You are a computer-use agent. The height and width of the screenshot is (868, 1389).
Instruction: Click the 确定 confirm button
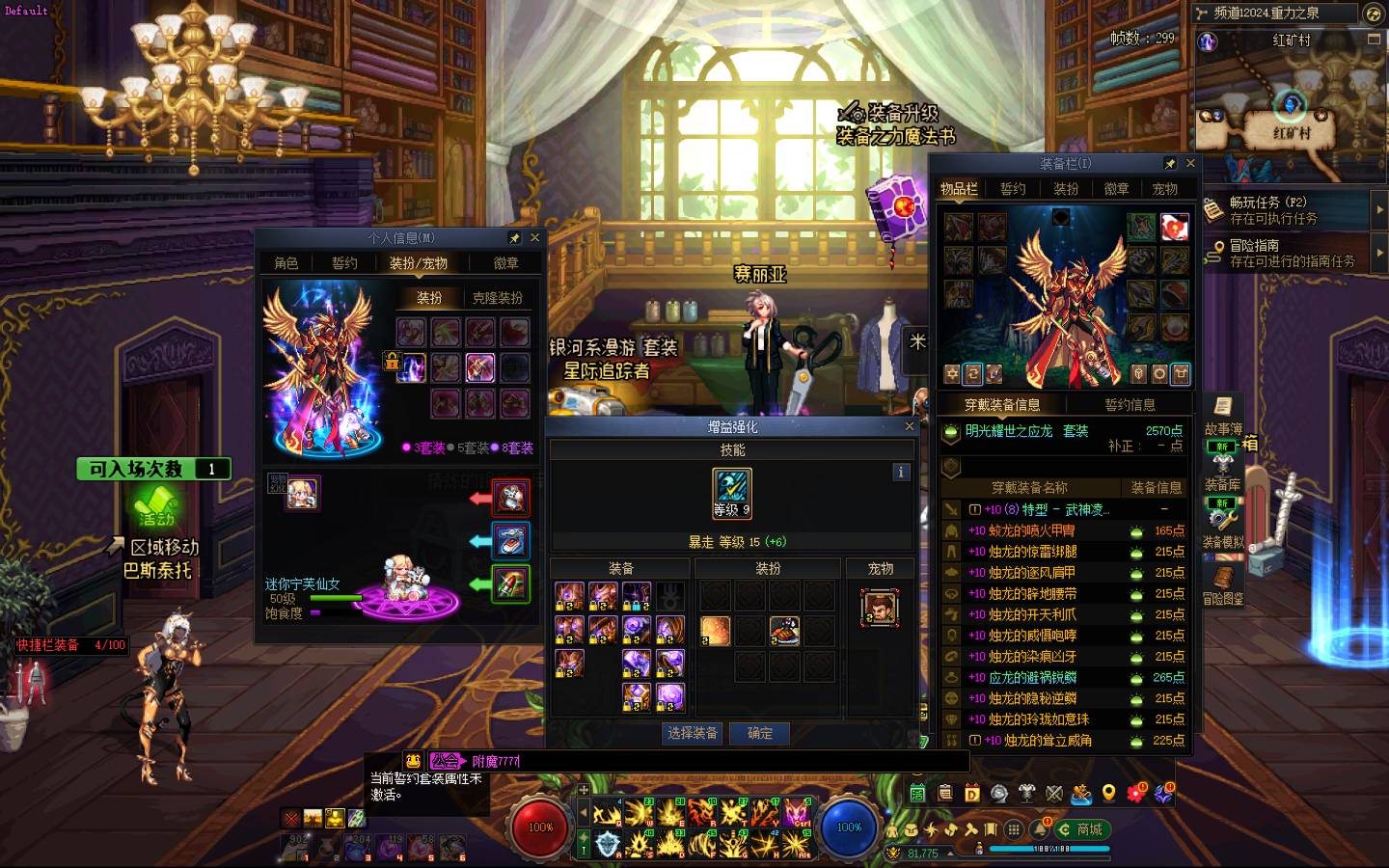coord(759,734)
